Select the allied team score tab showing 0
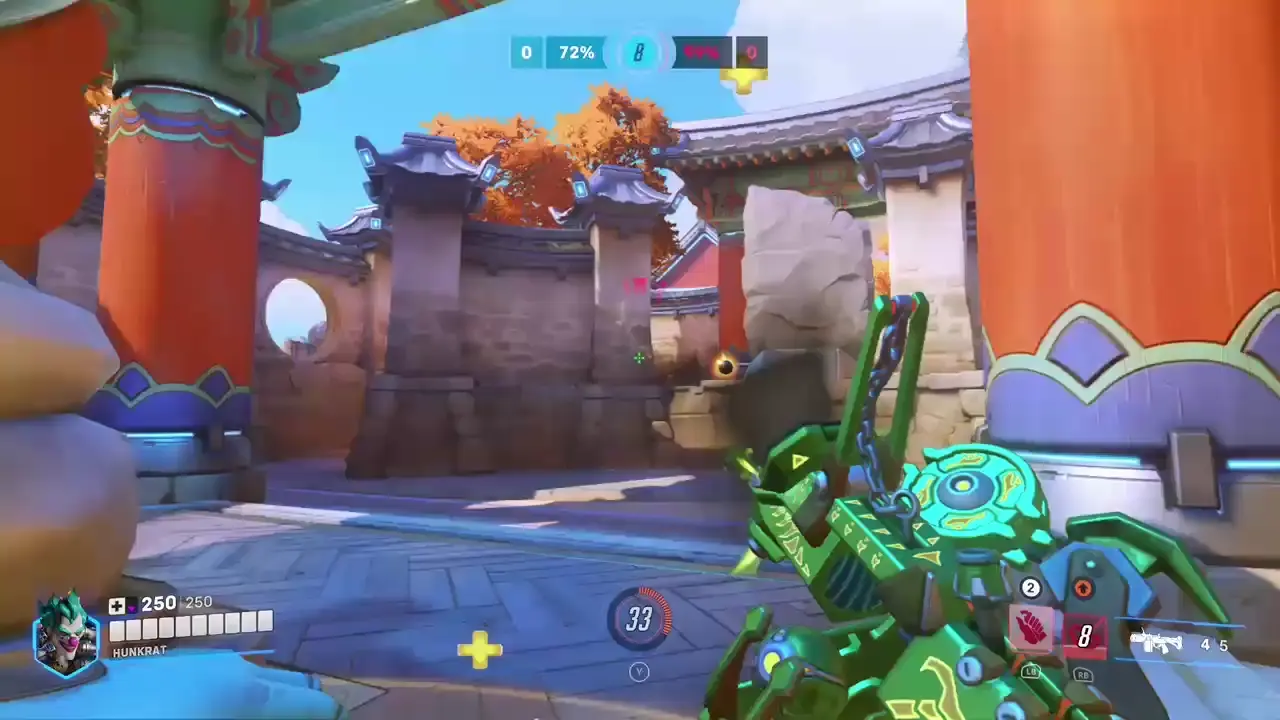The height and width of the screenshot is (720, 1280). 525,52
